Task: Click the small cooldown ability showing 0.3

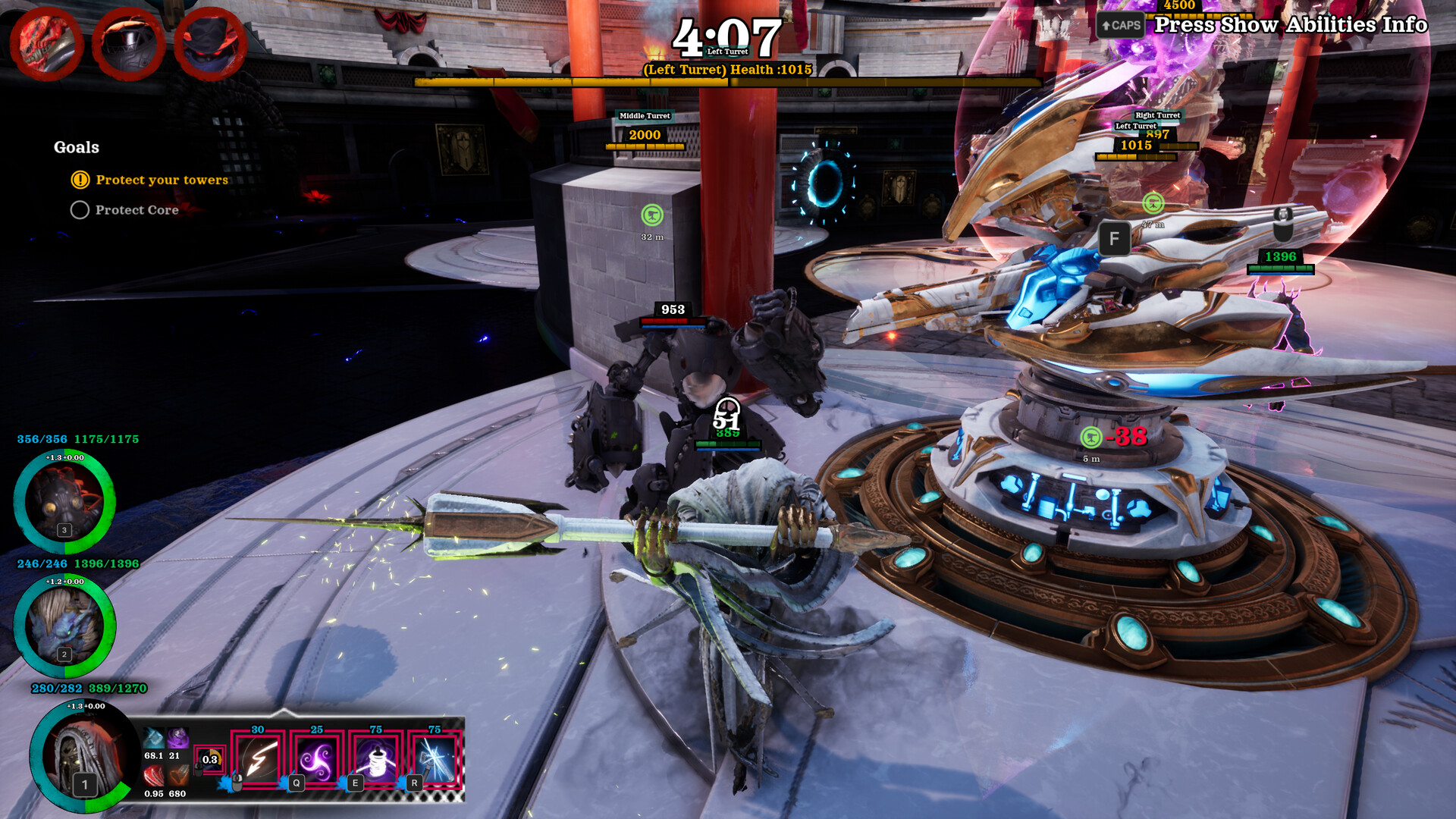Action: 209,759
